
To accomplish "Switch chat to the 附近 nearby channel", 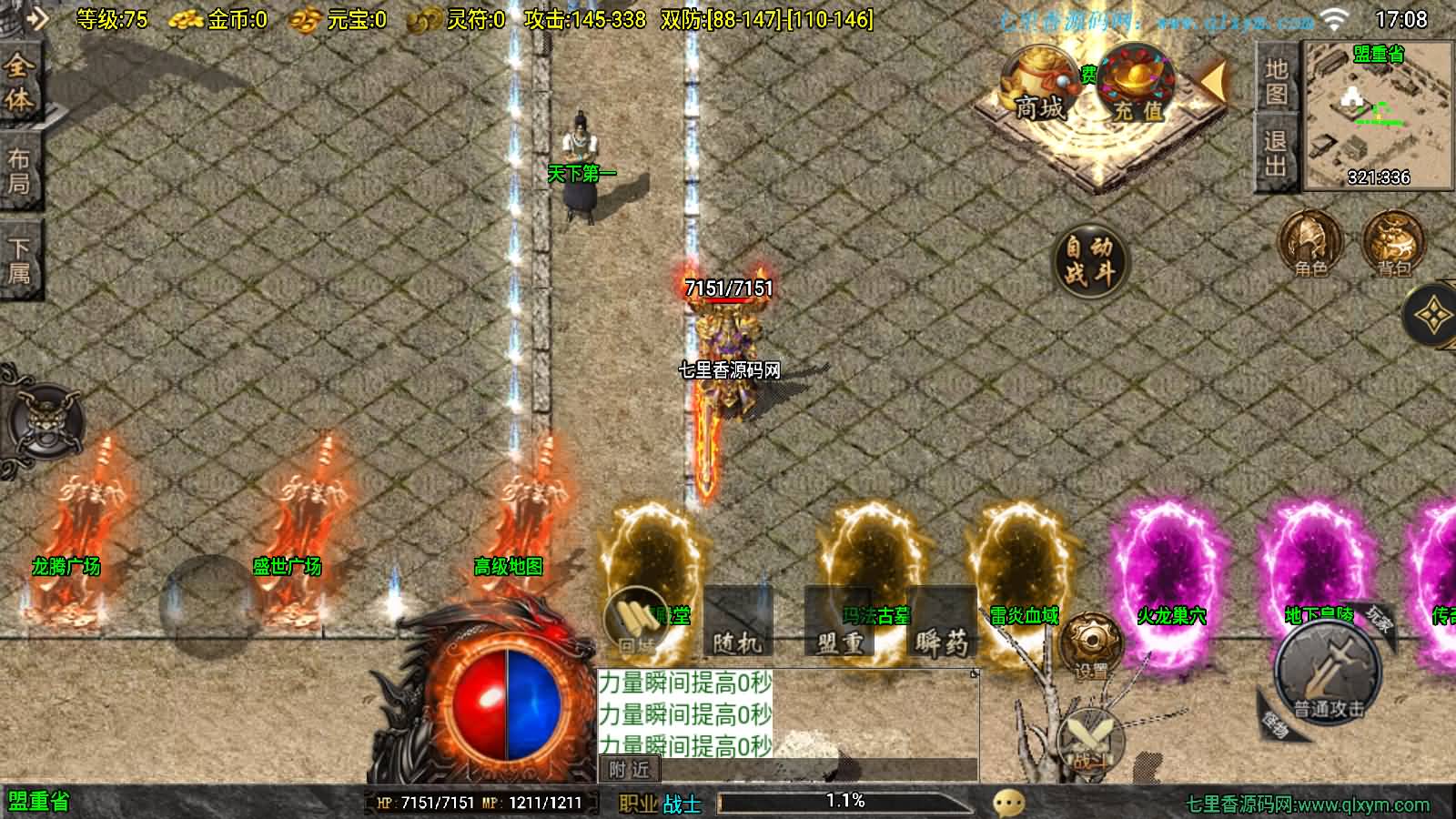I will pyautogui.click(x=629, y=770).
